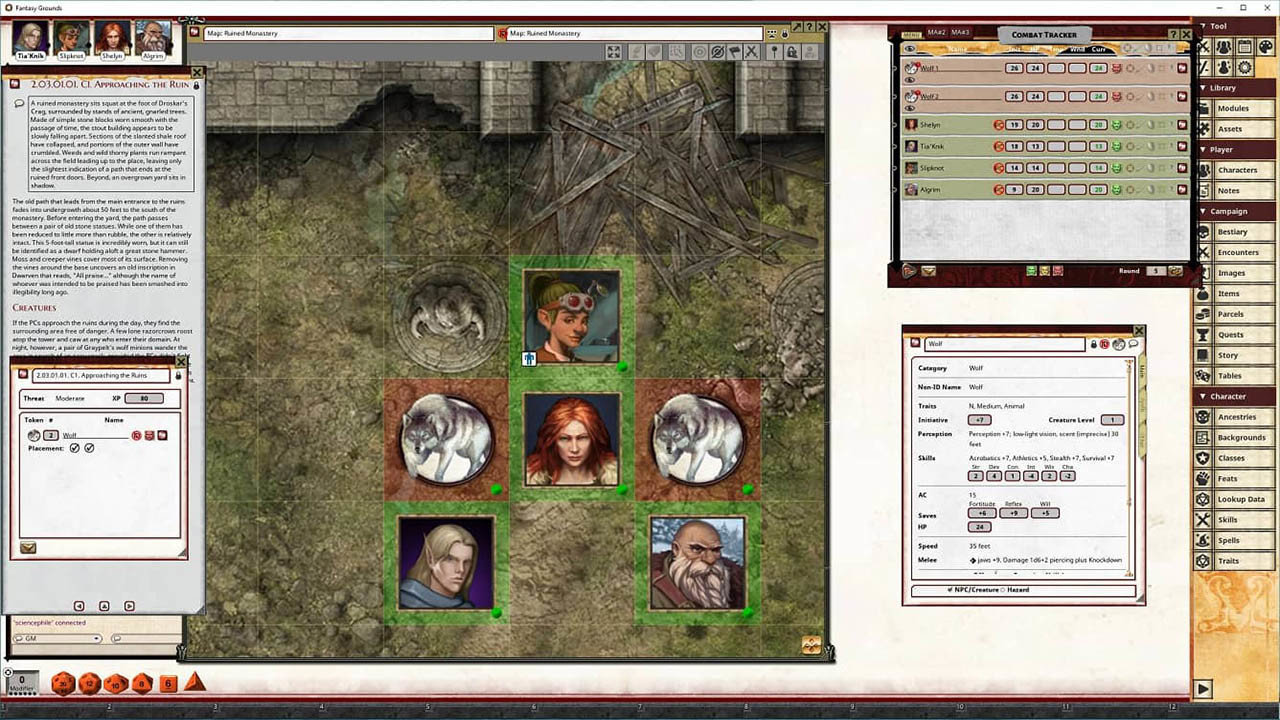Screen dimensions: 1280x720
Task: Check the first placement checkmark in the encounter window
Action: pos(75,448)
